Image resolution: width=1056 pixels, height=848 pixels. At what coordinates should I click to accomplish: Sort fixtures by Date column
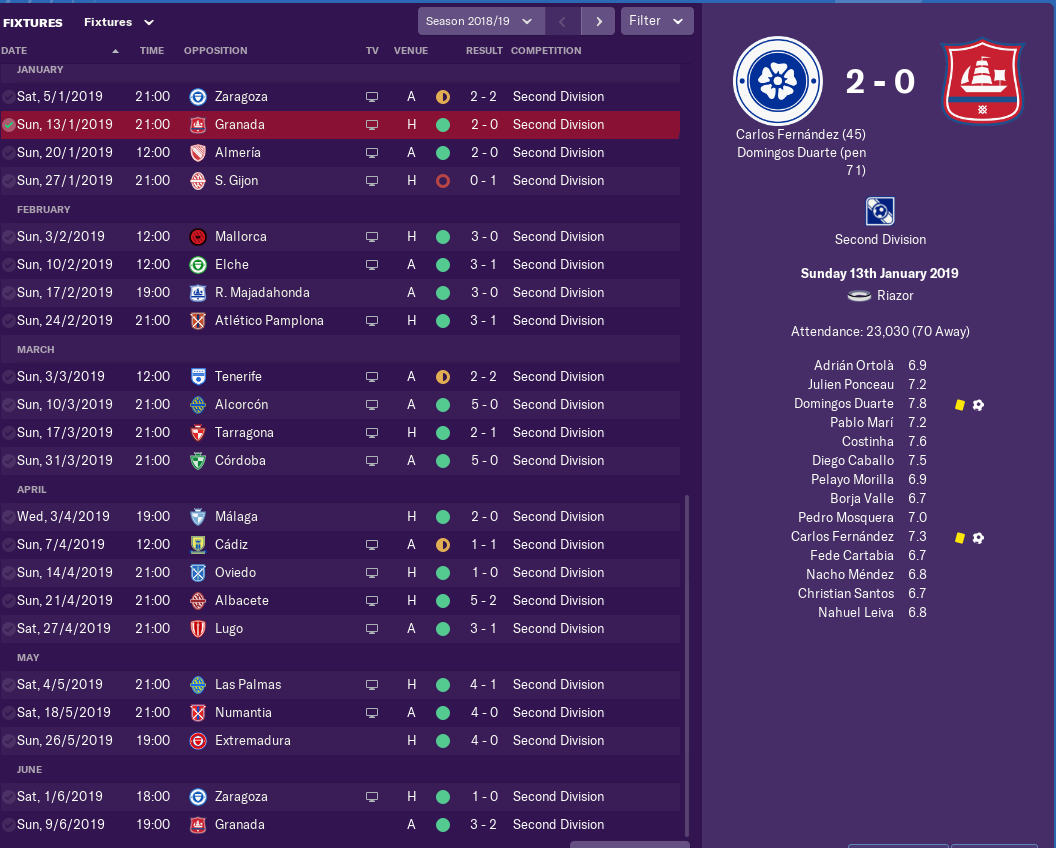[16, 50]
